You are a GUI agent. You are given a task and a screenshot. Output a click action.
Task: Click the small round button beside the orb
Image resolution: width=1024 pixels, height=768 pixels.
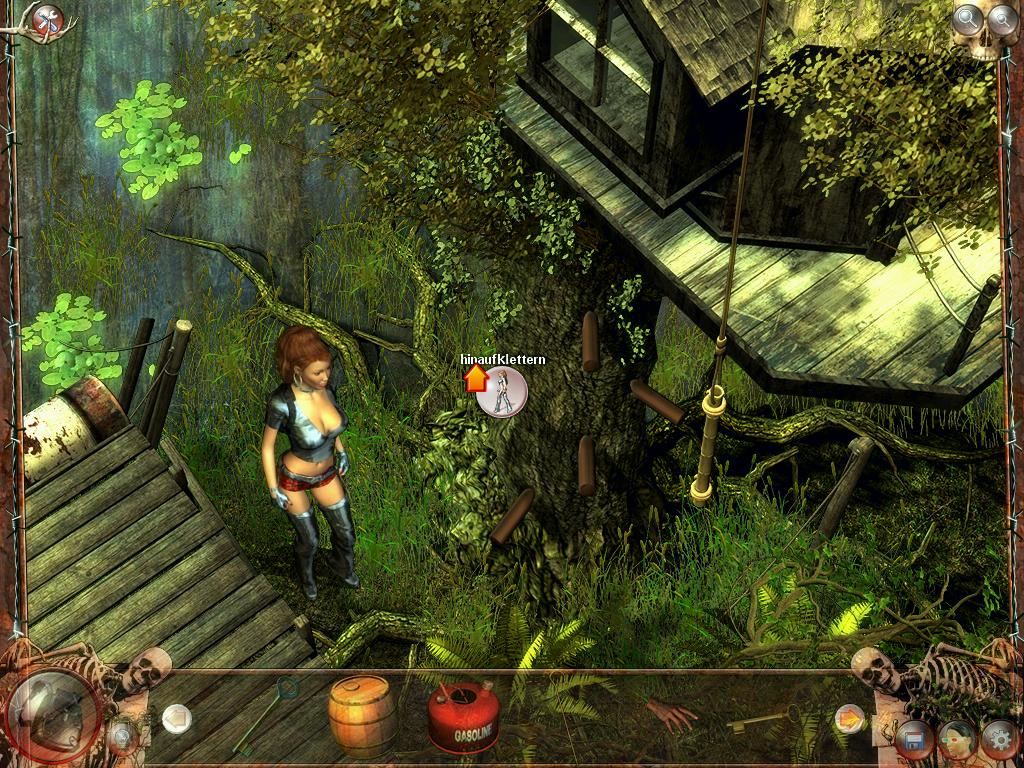coord(123,739)
